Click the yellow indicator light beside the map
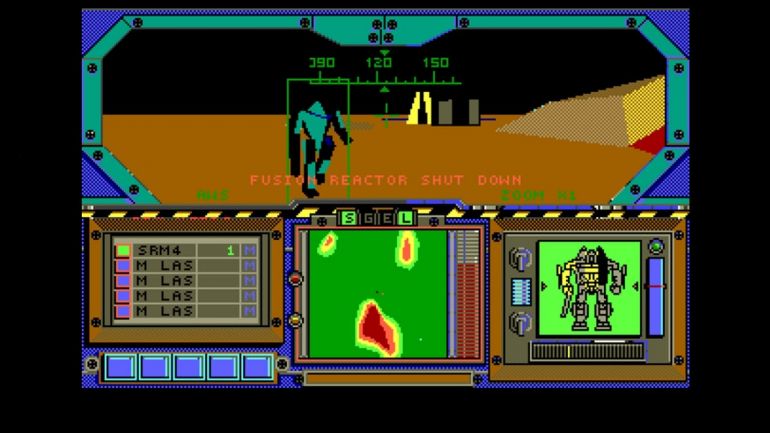 (295, 320)
